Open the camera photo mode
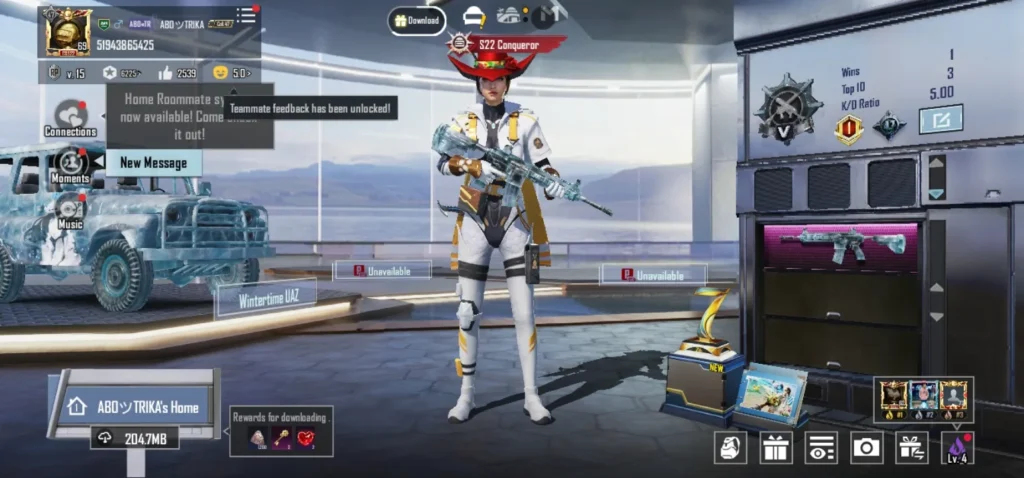The image size is (1024, 478). pyautogui.click(x=866, y=447)
